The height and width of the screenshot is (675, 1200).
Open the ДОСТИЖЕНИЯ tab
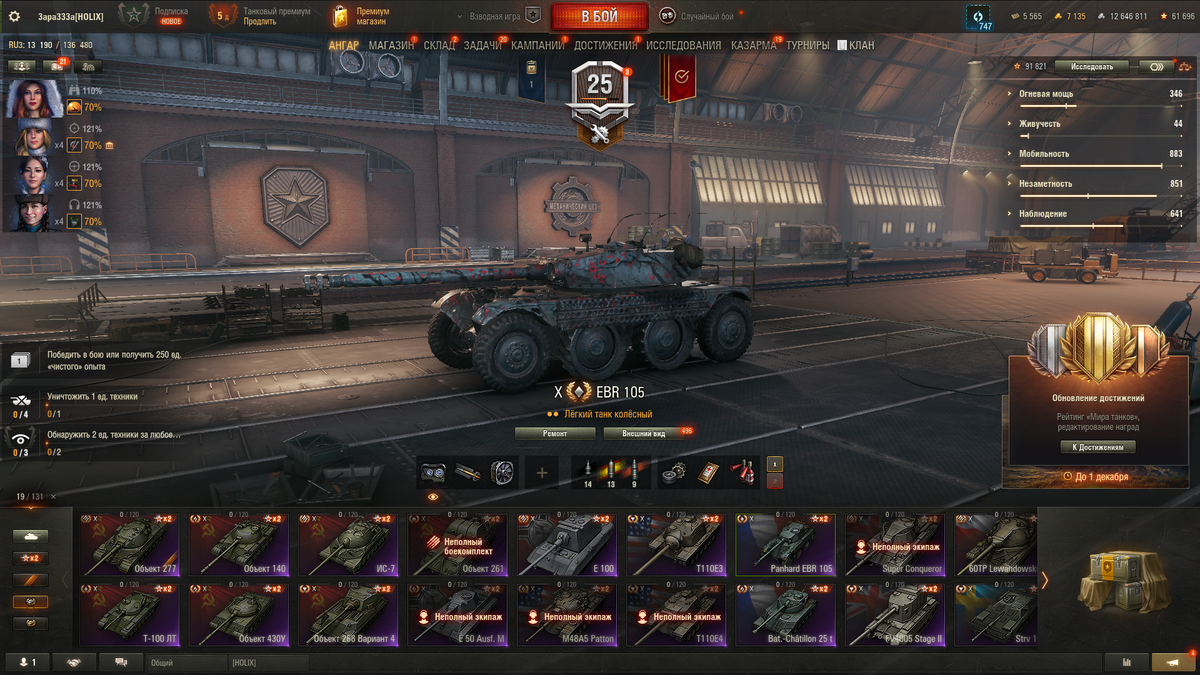[605, 46]
